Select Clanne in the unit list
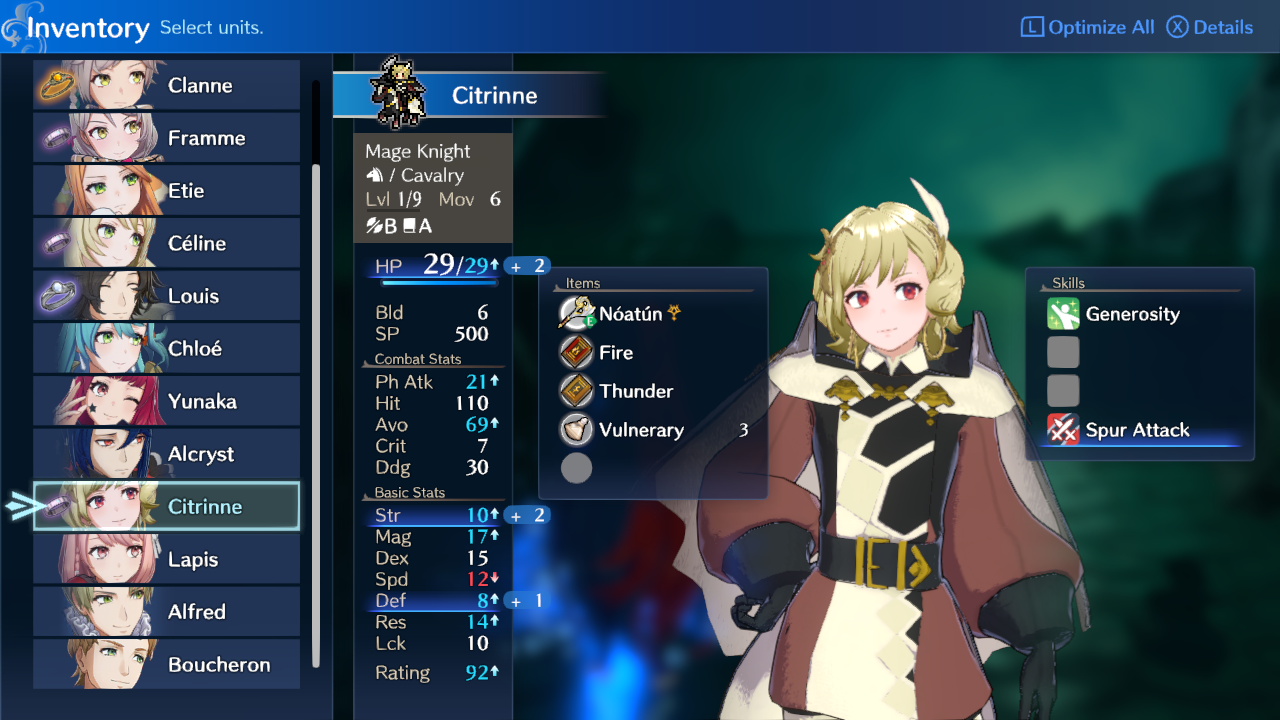 pyautogui.click(x=167, y=85)
